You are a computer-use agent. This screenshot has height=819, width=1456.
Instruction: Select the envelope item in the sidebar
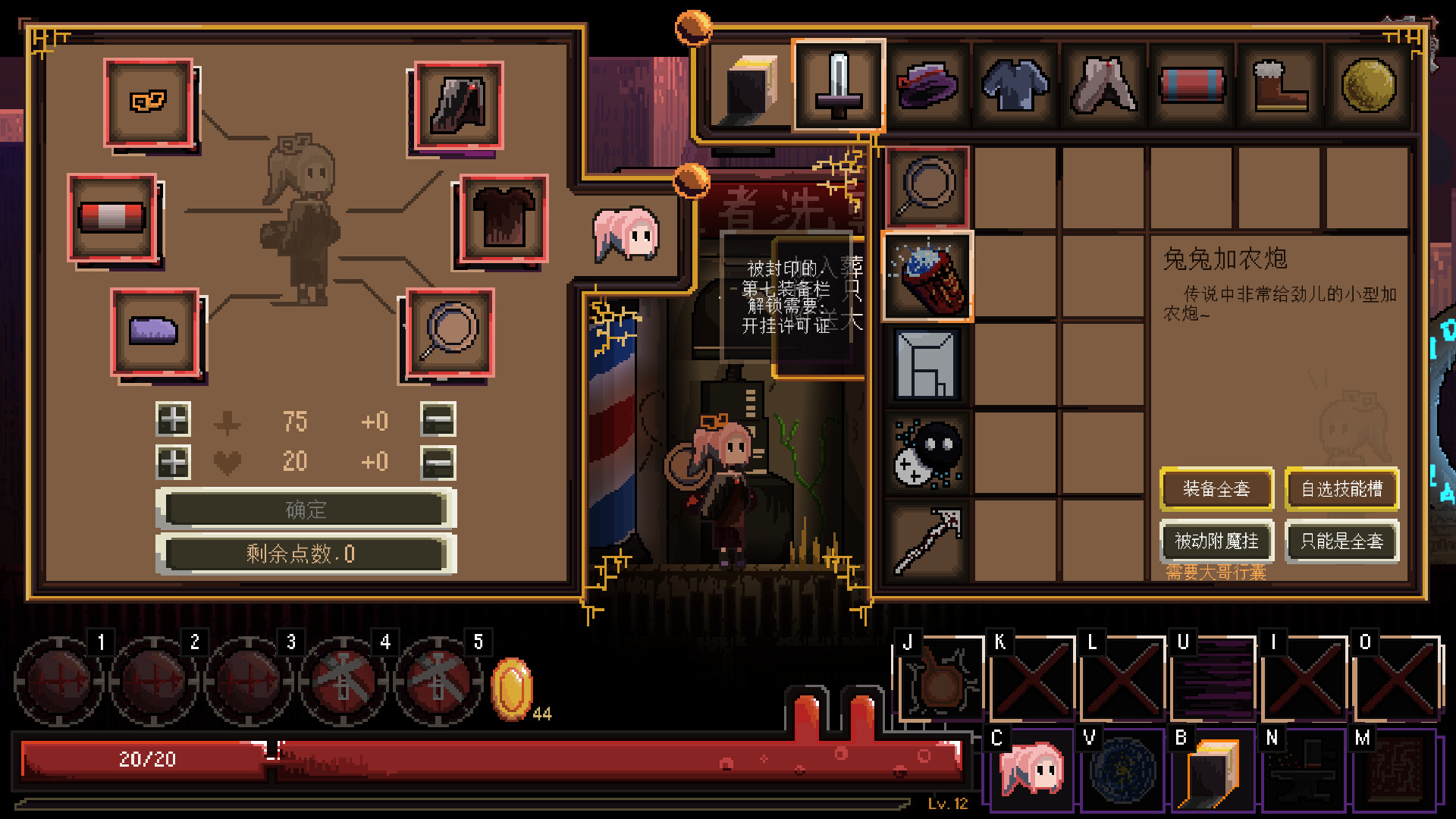927,365
